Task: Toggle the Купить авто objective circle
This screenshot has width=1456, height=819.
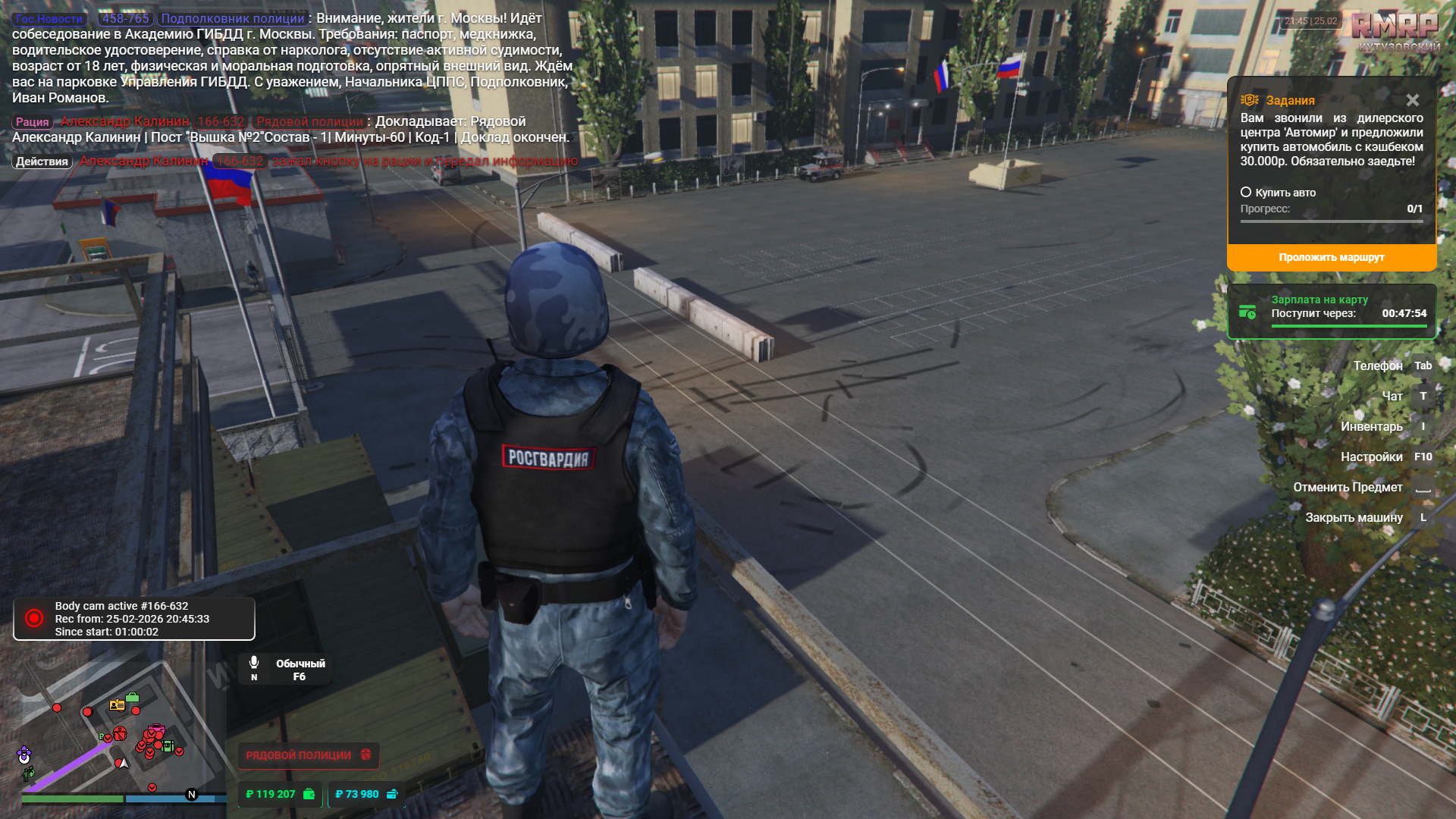Action: 1246,193
